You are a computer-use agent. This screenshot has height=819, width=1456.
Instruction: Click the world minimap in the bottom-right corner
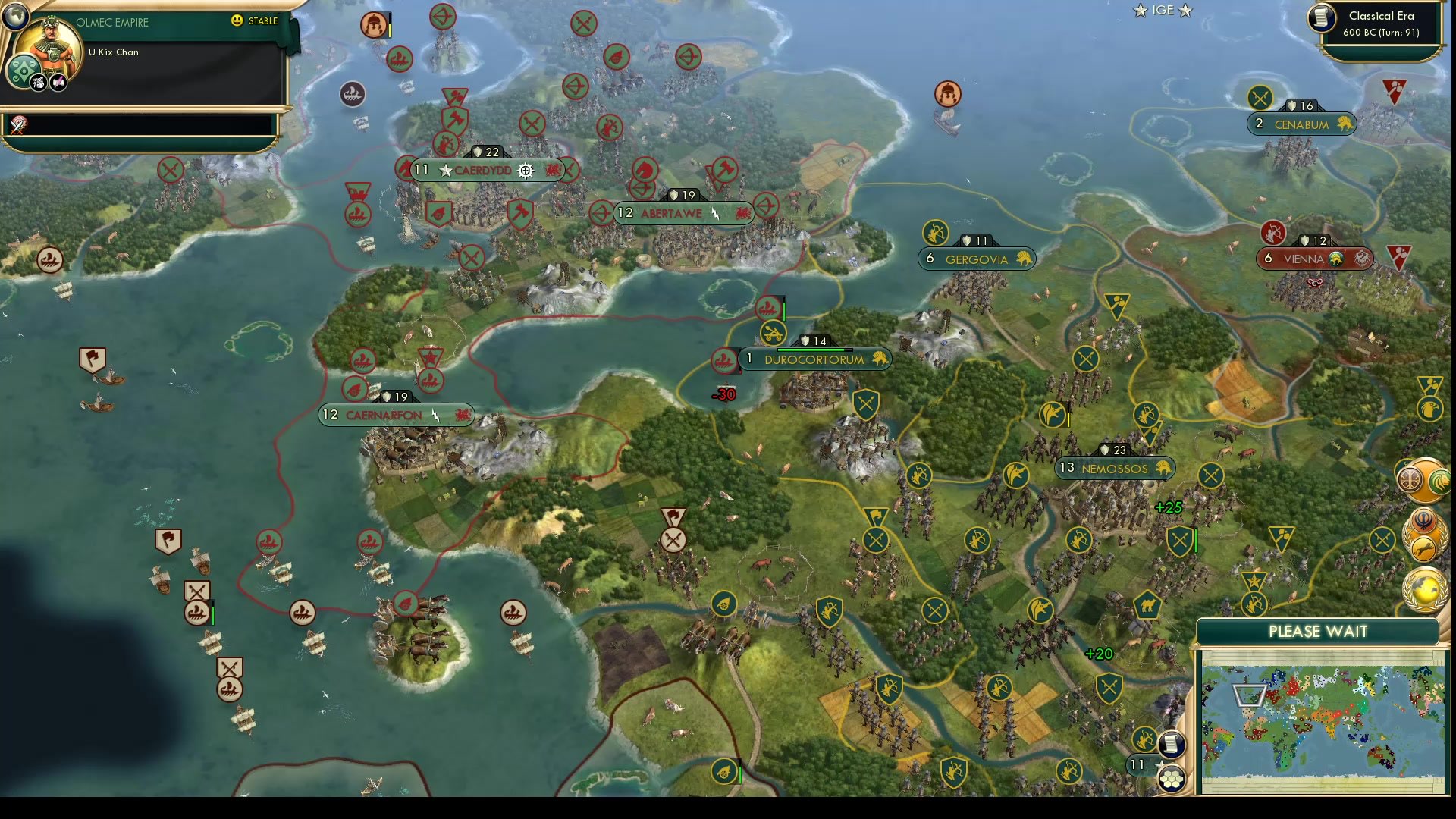pyautogui.click(x=1323, y=720)
